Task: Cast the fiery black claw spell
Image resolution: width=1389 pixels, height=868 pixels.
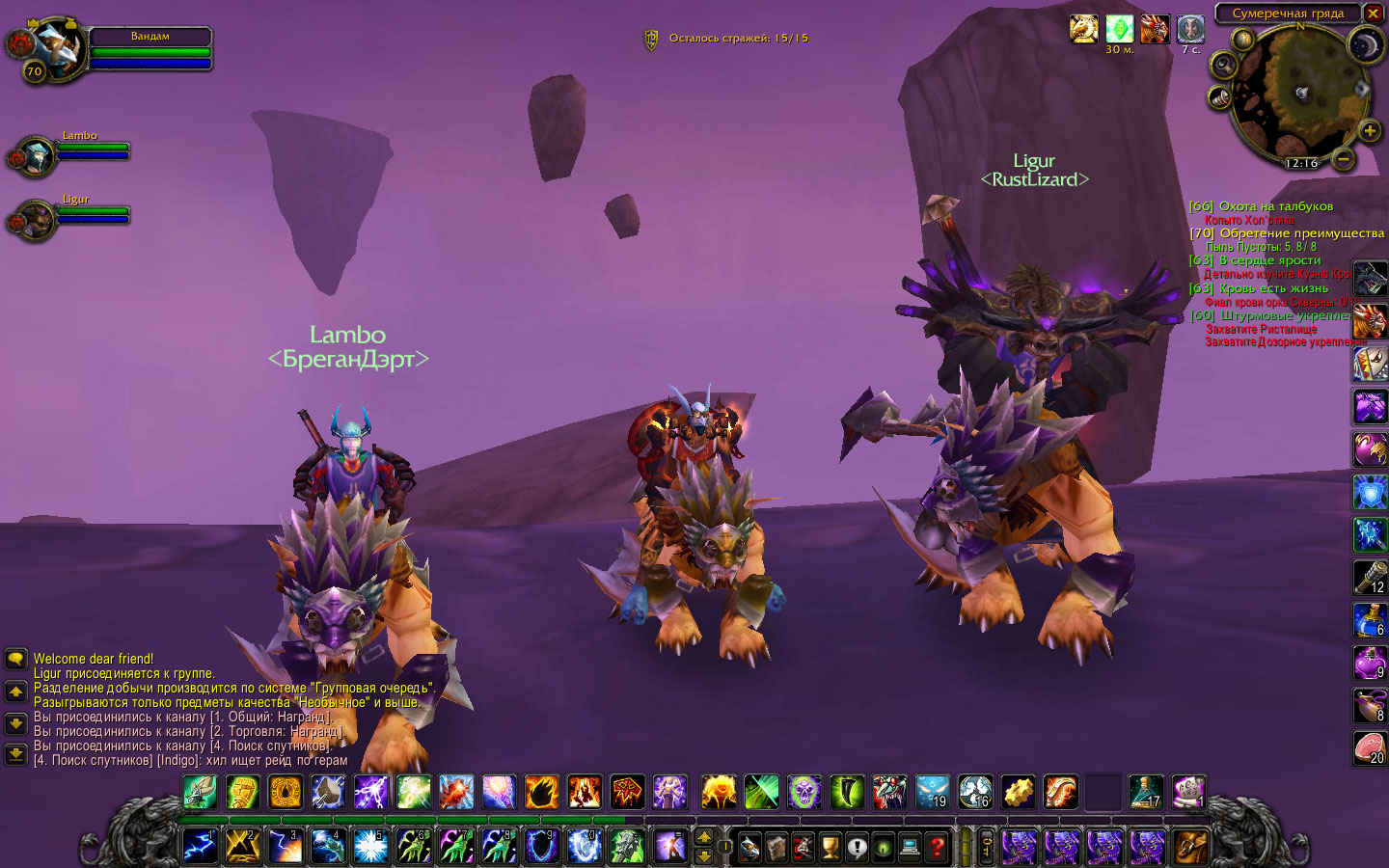Action: pyautogui.click(x=542, y=792)
